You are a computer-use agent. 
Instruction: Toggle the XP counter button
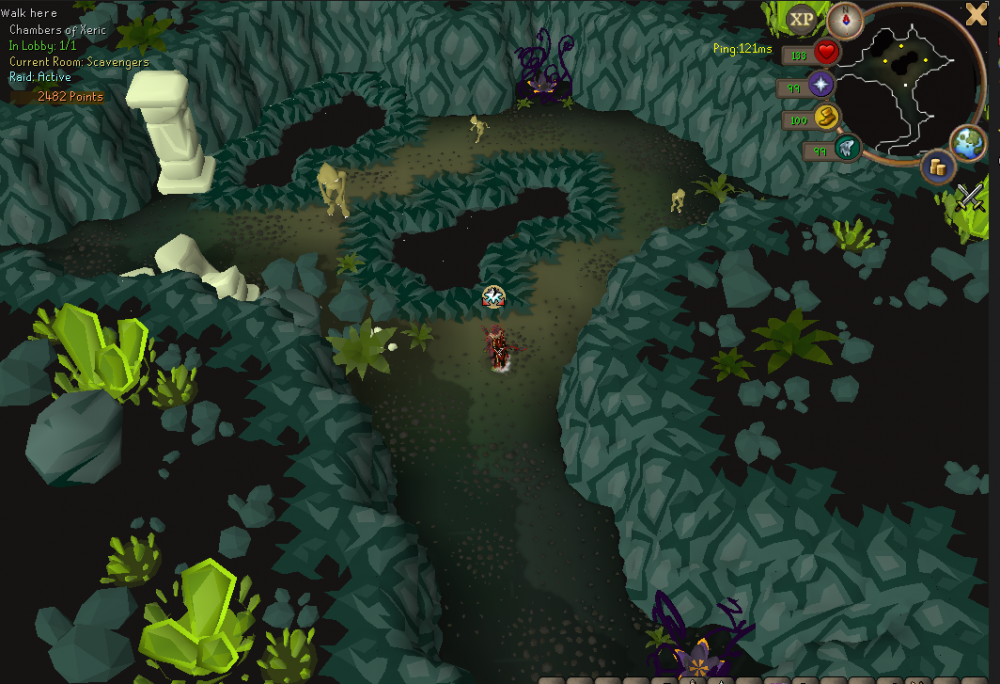click(801, 19)
